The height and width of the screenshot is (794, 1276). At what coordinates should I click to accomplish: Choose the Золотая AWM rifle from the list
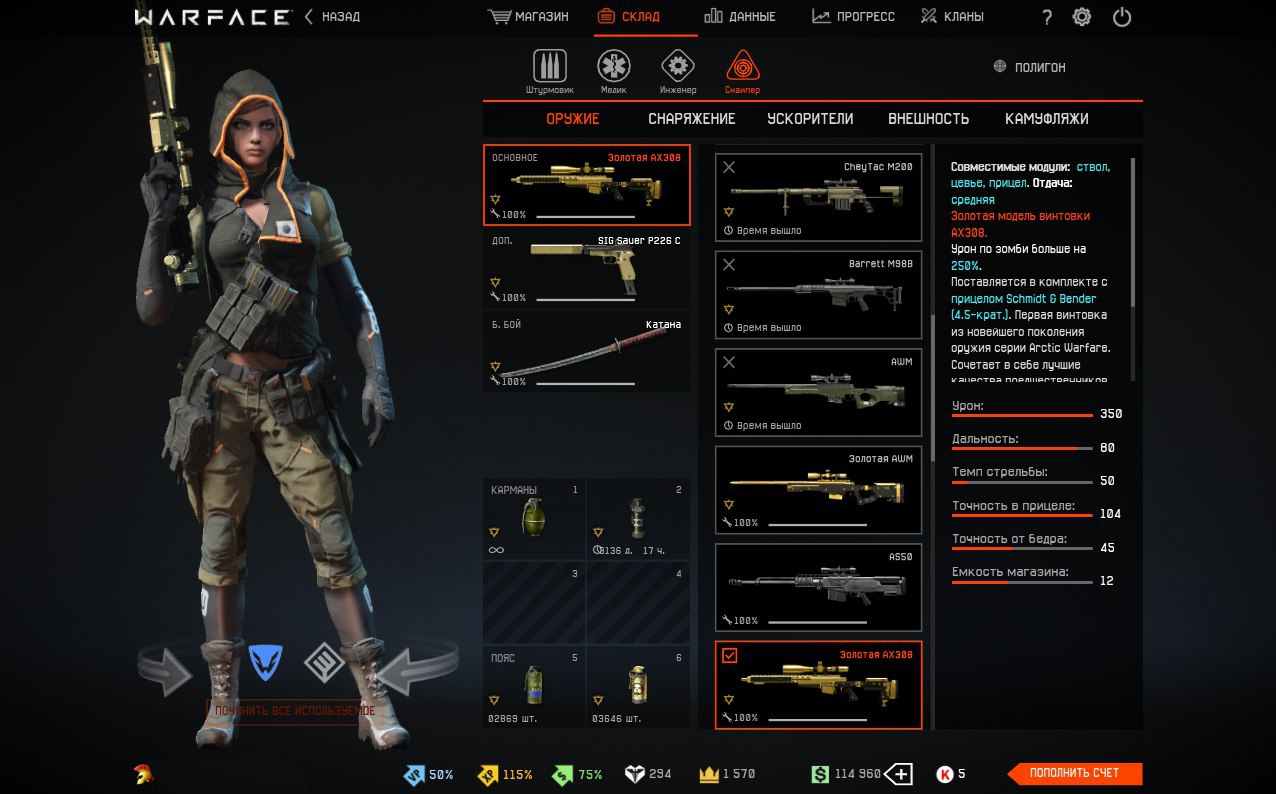pos(819,490)
